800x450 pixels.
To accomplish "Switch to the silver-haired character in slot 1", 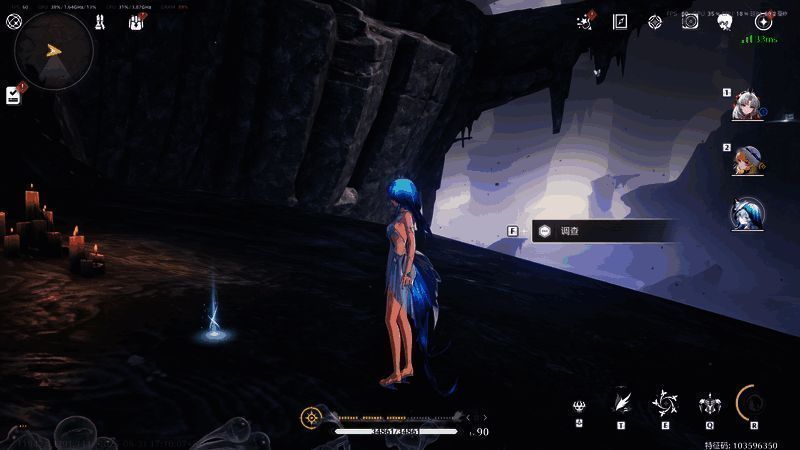I will pos(745,105).
